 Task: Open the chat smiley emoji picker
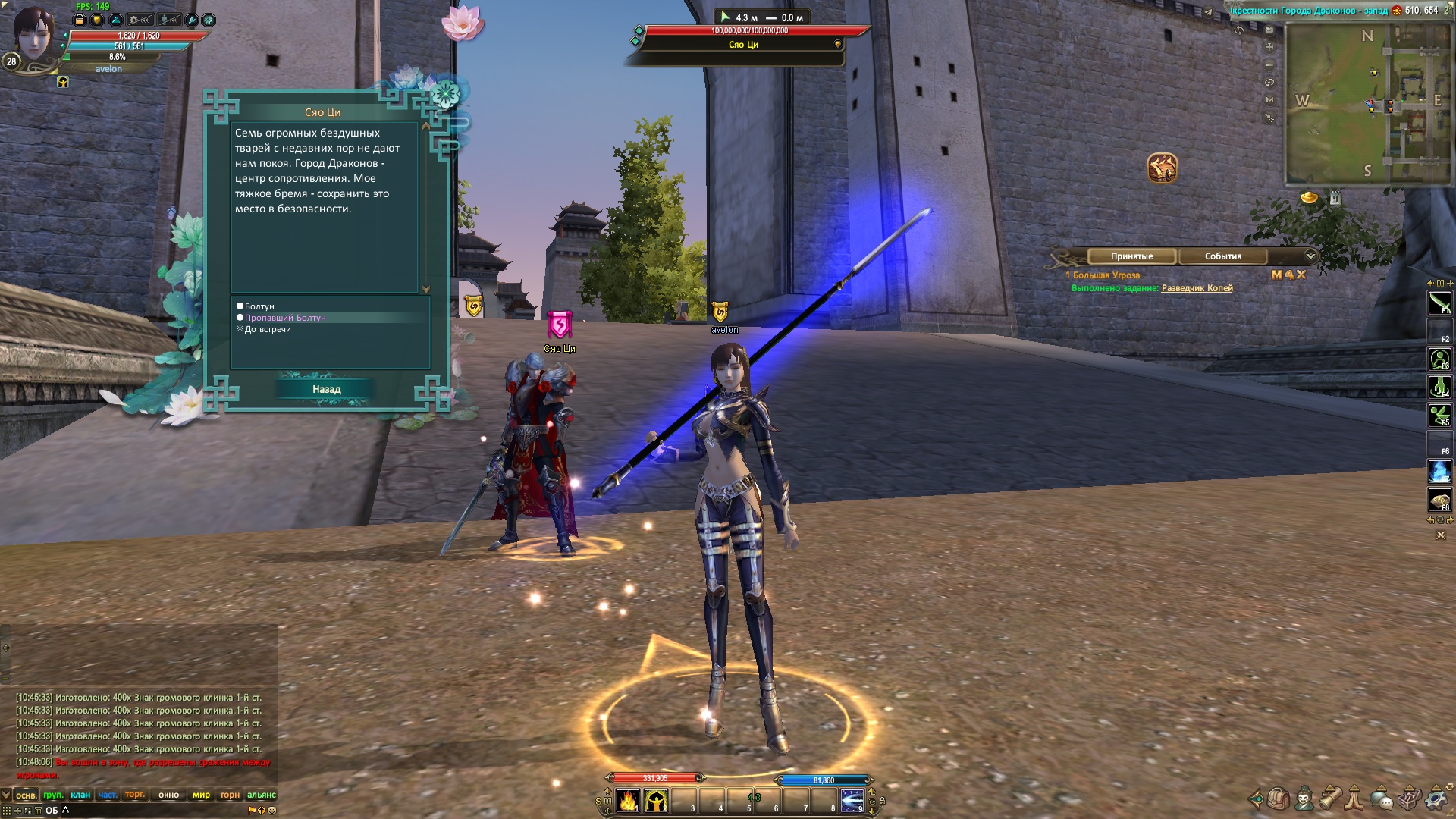click(272, 810)
